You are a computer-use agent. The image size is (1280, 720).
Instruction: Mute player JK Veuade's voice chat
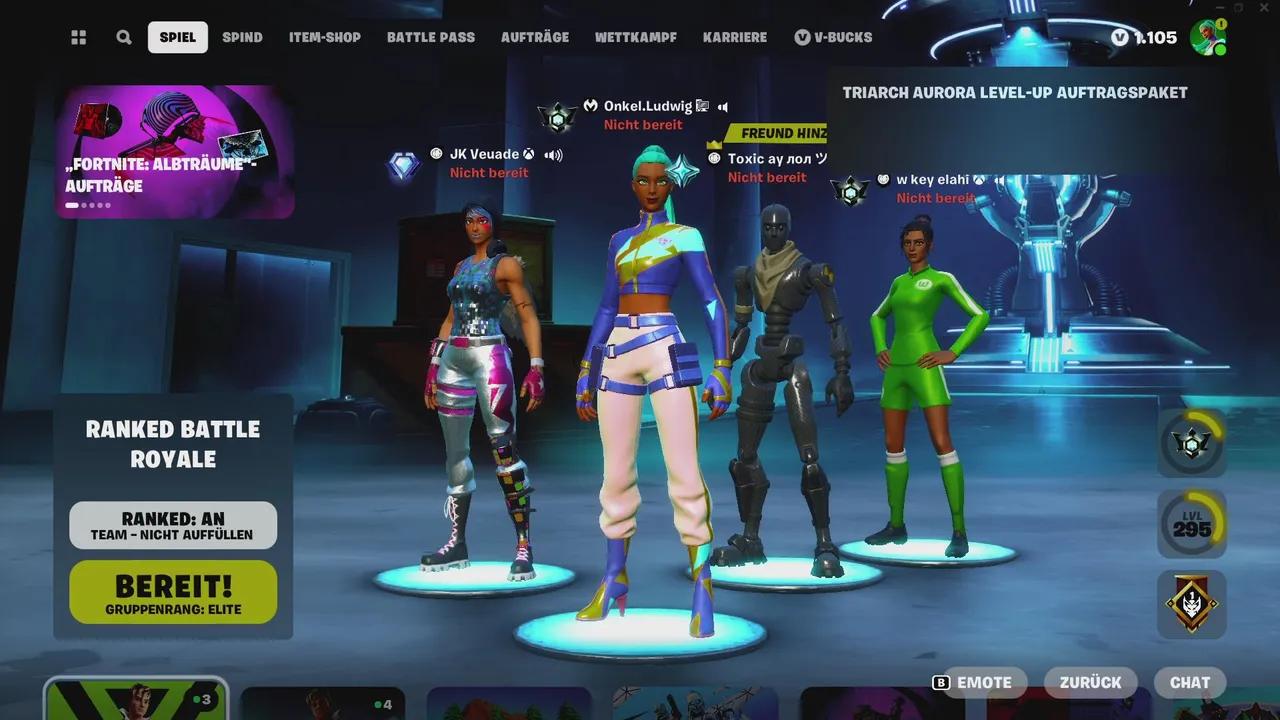552,154
